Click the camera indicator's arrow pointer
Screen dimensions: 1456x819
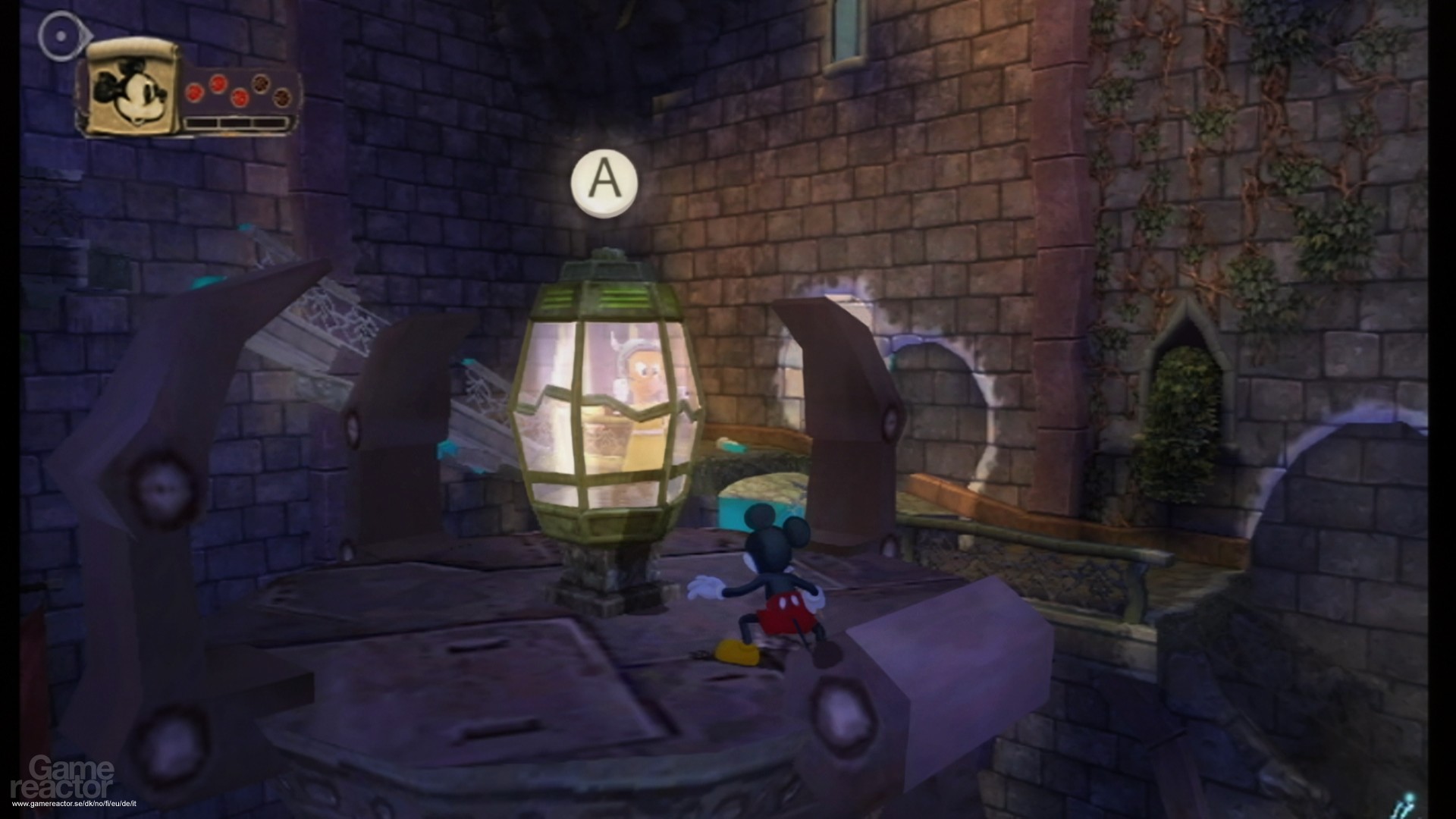coord(86,33)
